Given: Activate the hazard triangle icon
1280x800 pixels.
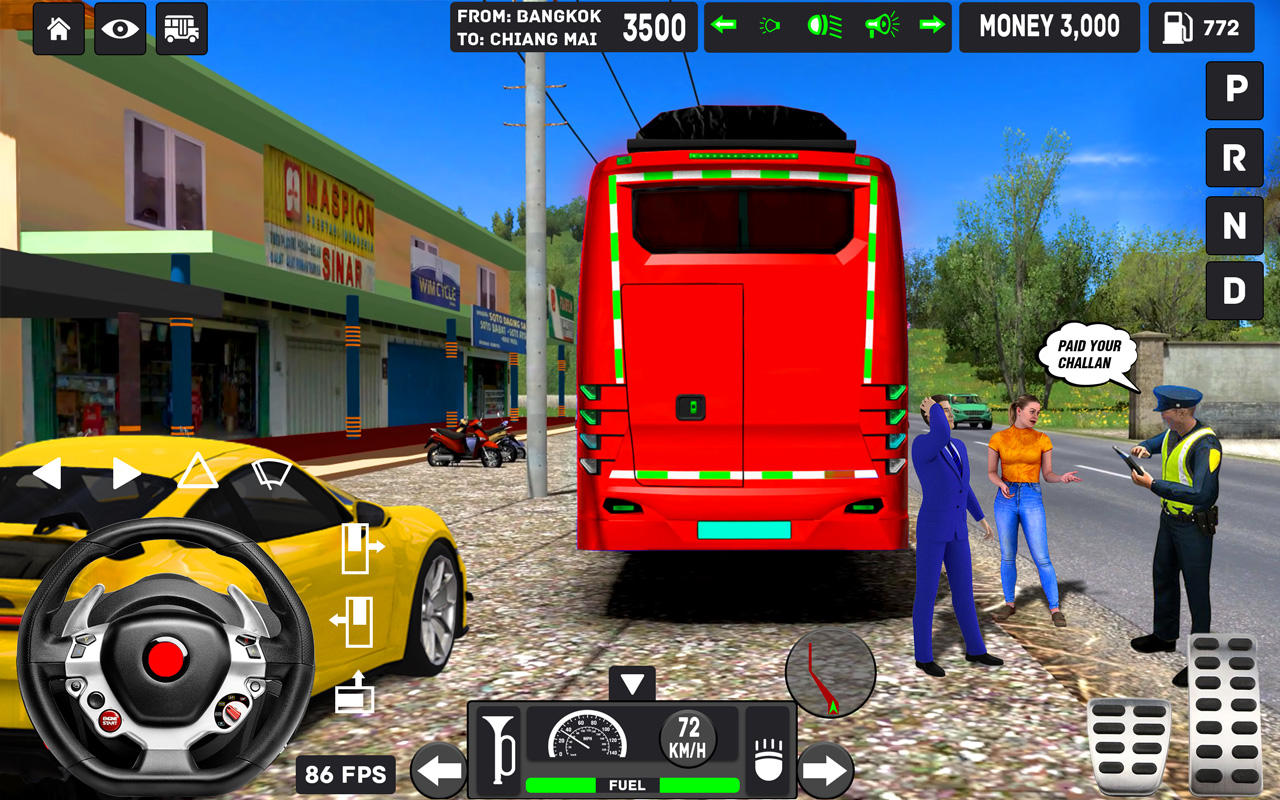Looking at the screenshot, I should pyautogui.click(x=197, y=470).
